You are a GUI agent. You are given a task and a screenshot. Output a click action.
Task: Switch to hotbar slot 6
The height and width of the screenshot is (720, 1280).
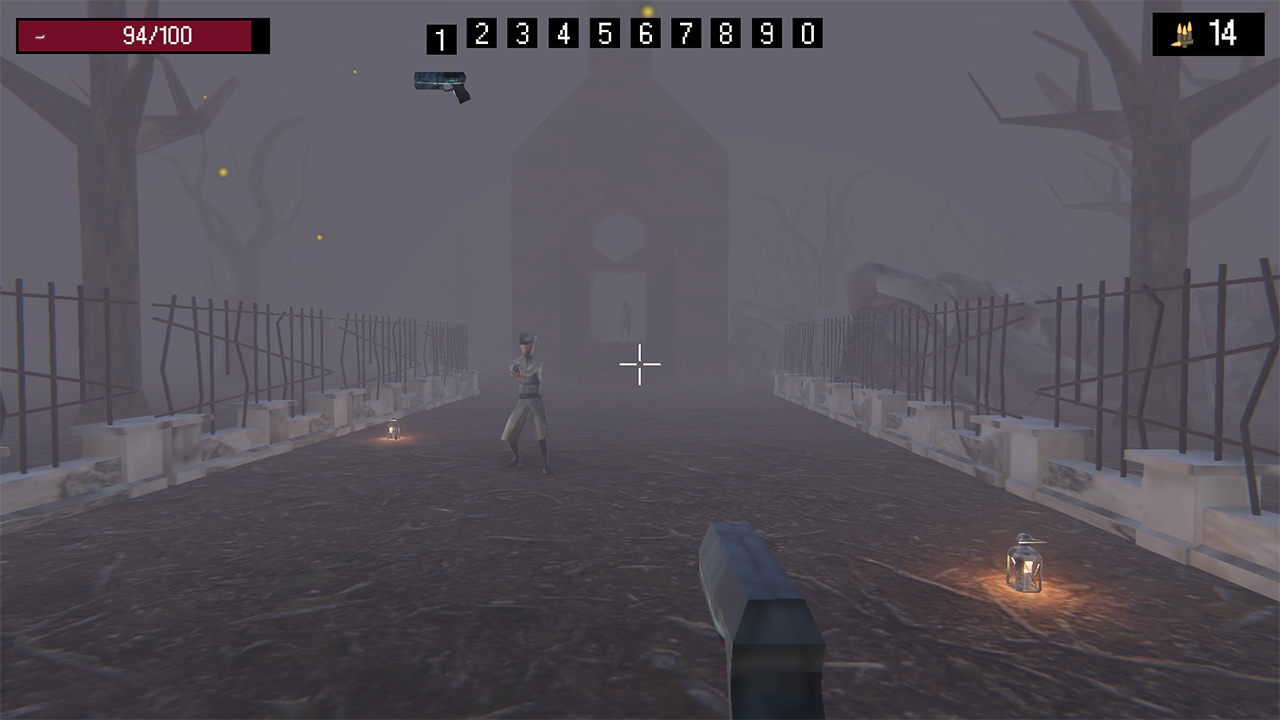click(644, 33)
